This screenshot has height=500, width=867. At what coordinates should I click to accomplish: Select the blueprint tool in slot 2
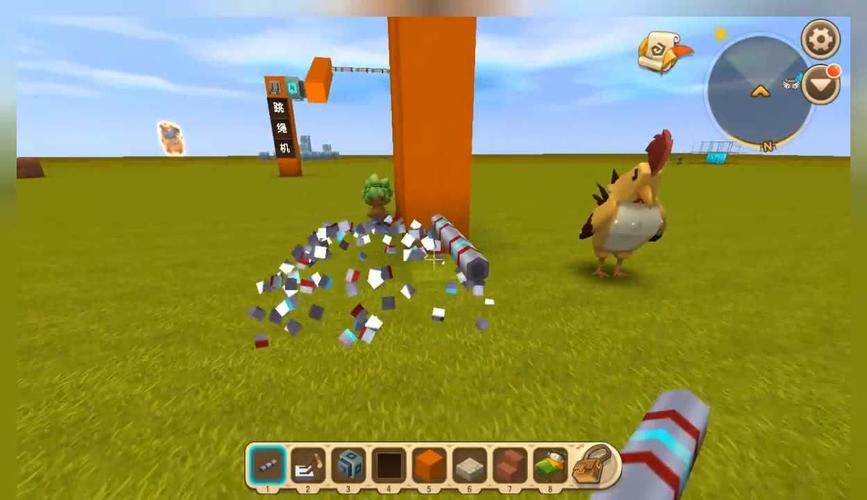point(307,465)
